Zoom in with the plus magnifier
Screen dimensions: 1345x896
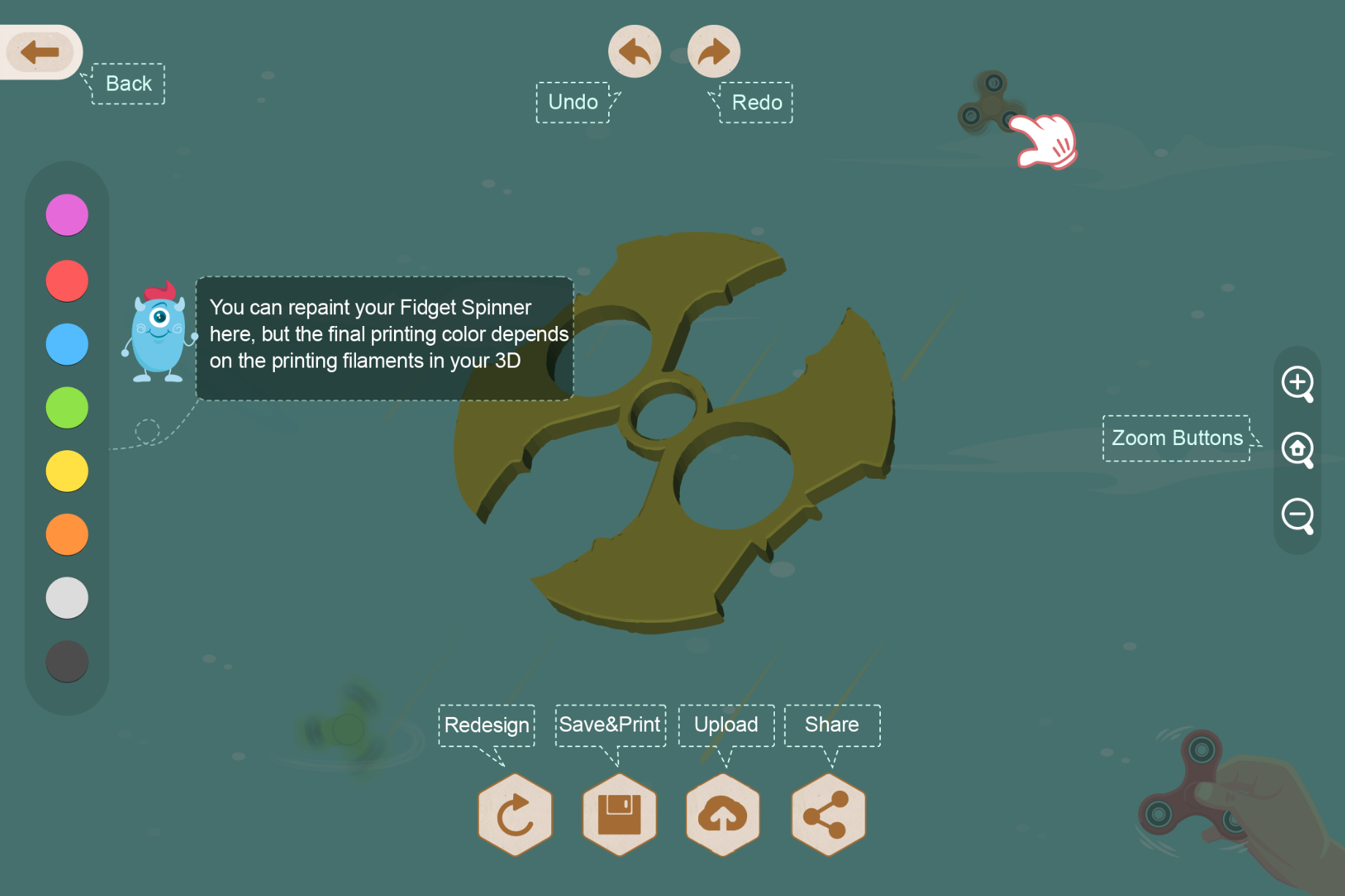1297,384
